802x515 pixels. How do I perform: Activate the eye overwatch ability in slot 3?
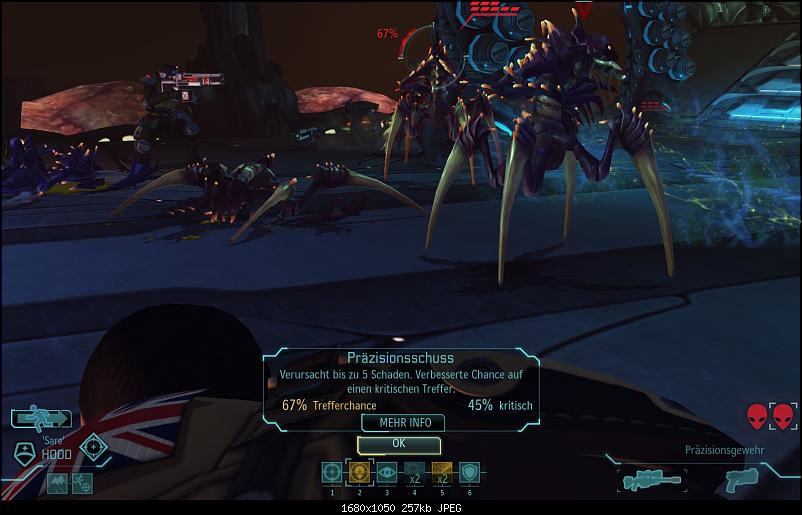pyautogui.click(x=386, y=473)
